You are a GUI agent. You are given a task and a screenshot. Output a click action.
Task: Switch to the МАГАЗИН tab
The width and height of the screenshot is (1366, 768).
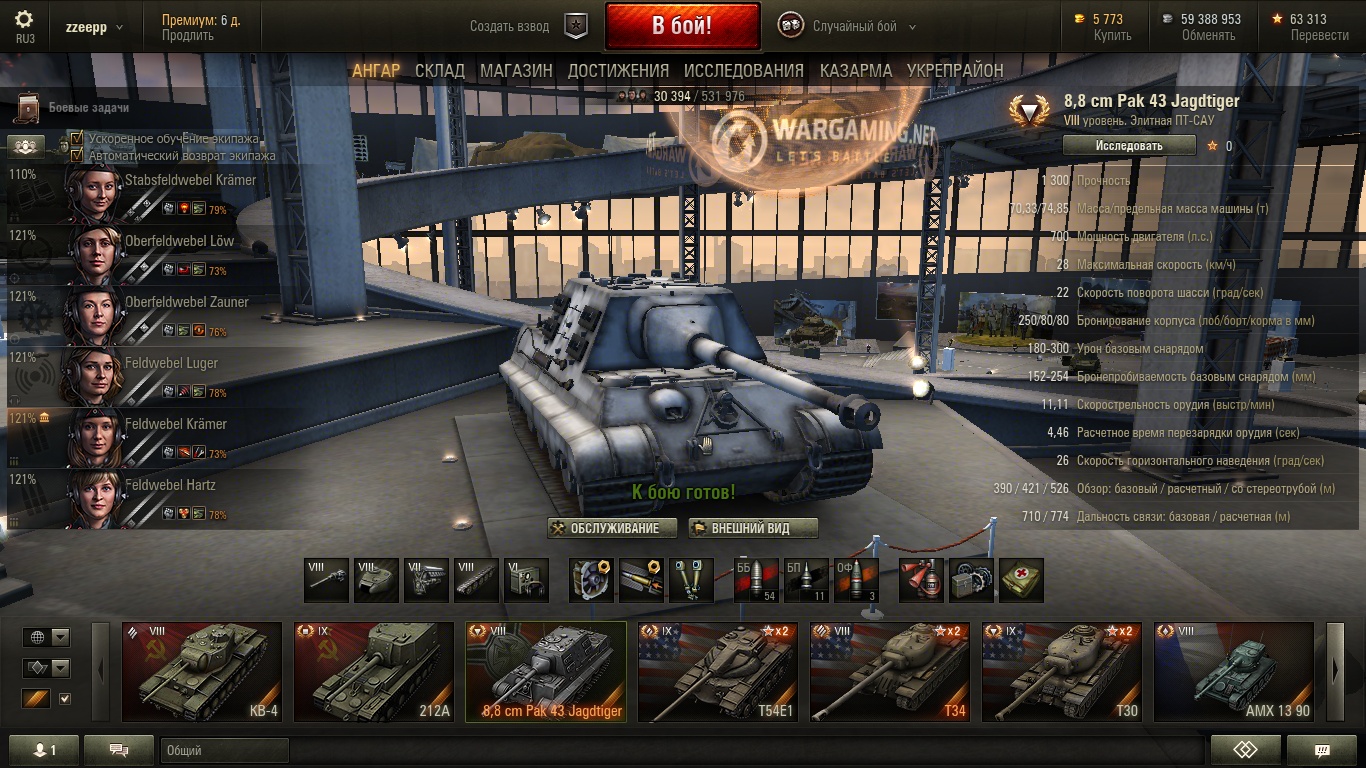516,71
